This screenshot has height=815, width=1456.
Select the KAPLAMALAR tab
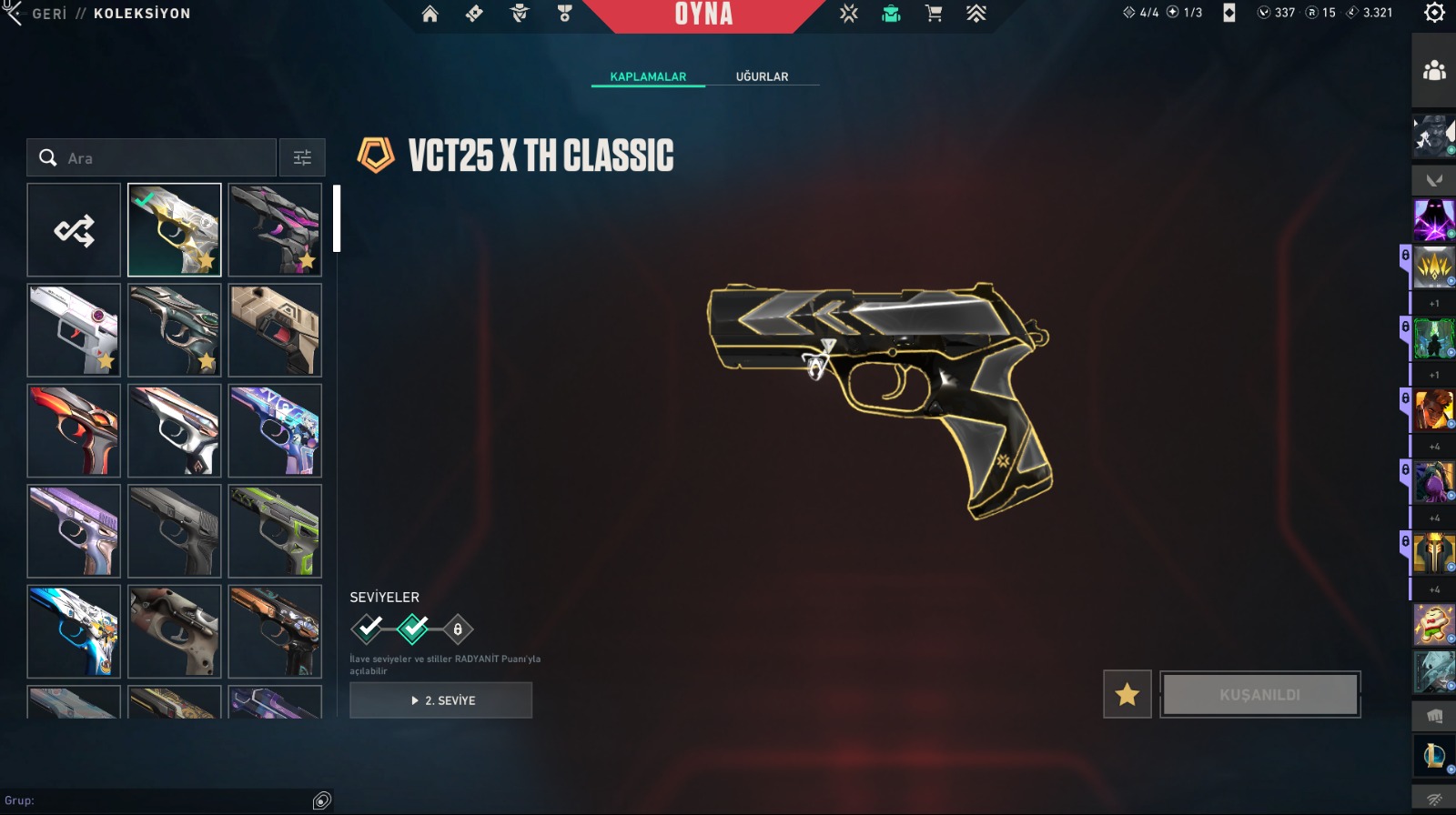(648, 76)
